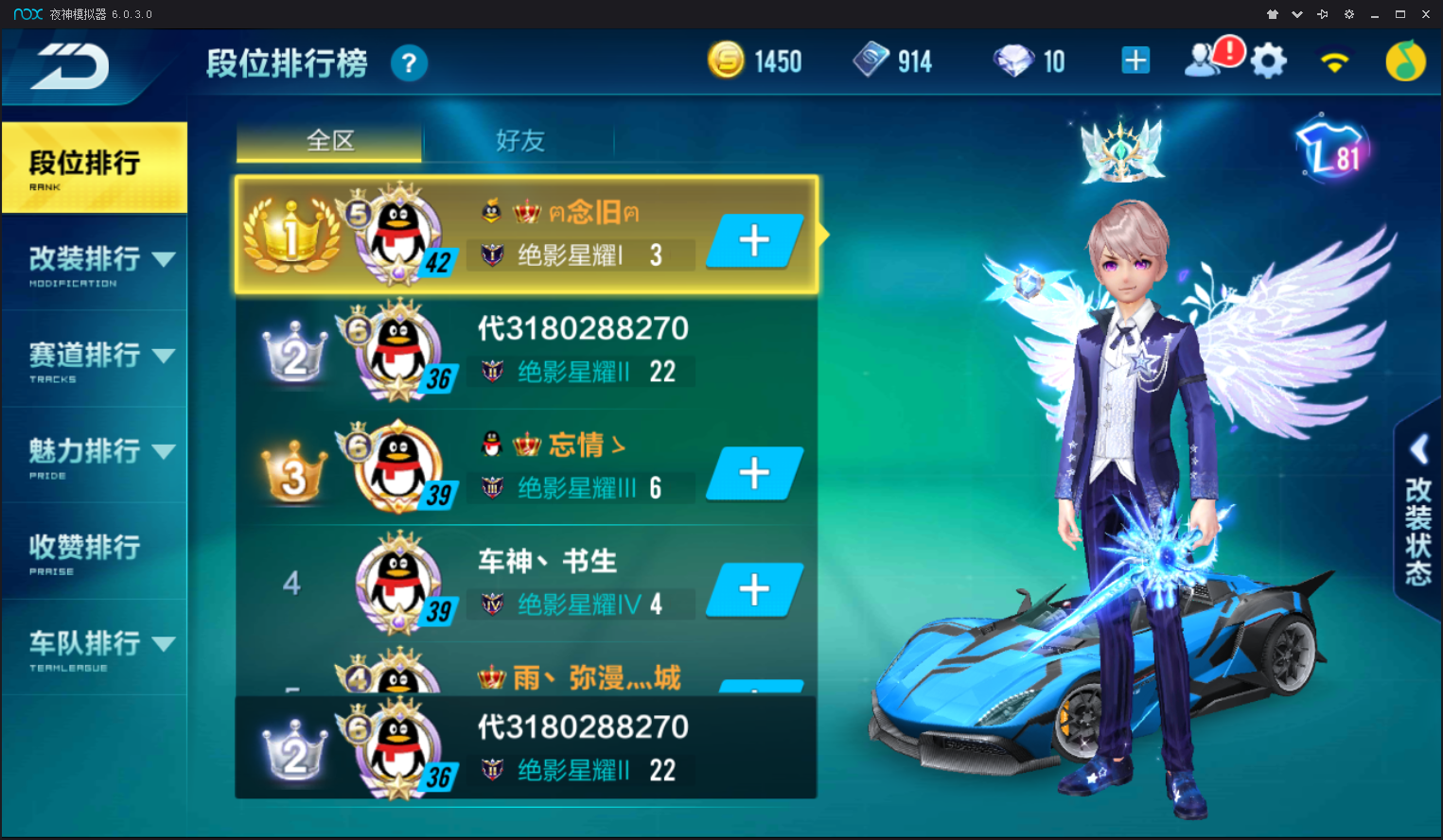The width and height of the screenshot is (1443, 840).
Task: Click the rank 2 player 代3180288270 avatar
Action: (x=397, y=348)
